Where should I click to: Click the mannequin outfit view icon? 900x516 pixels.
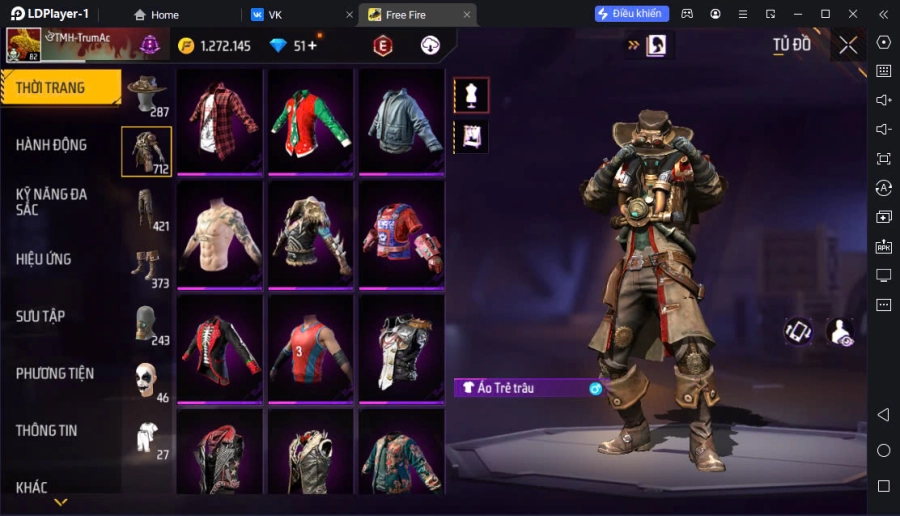click(471, 95)
